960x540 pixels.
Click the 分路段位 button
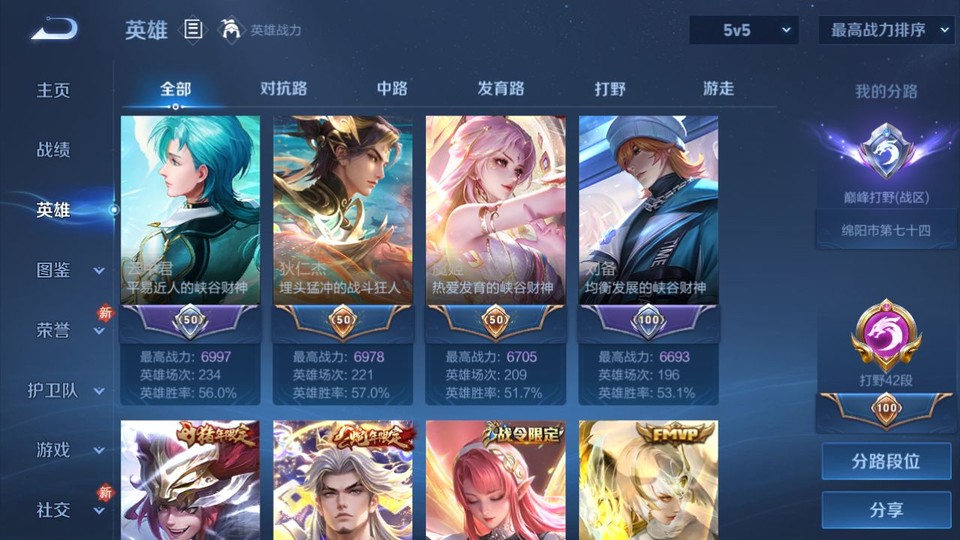(886, 462)
